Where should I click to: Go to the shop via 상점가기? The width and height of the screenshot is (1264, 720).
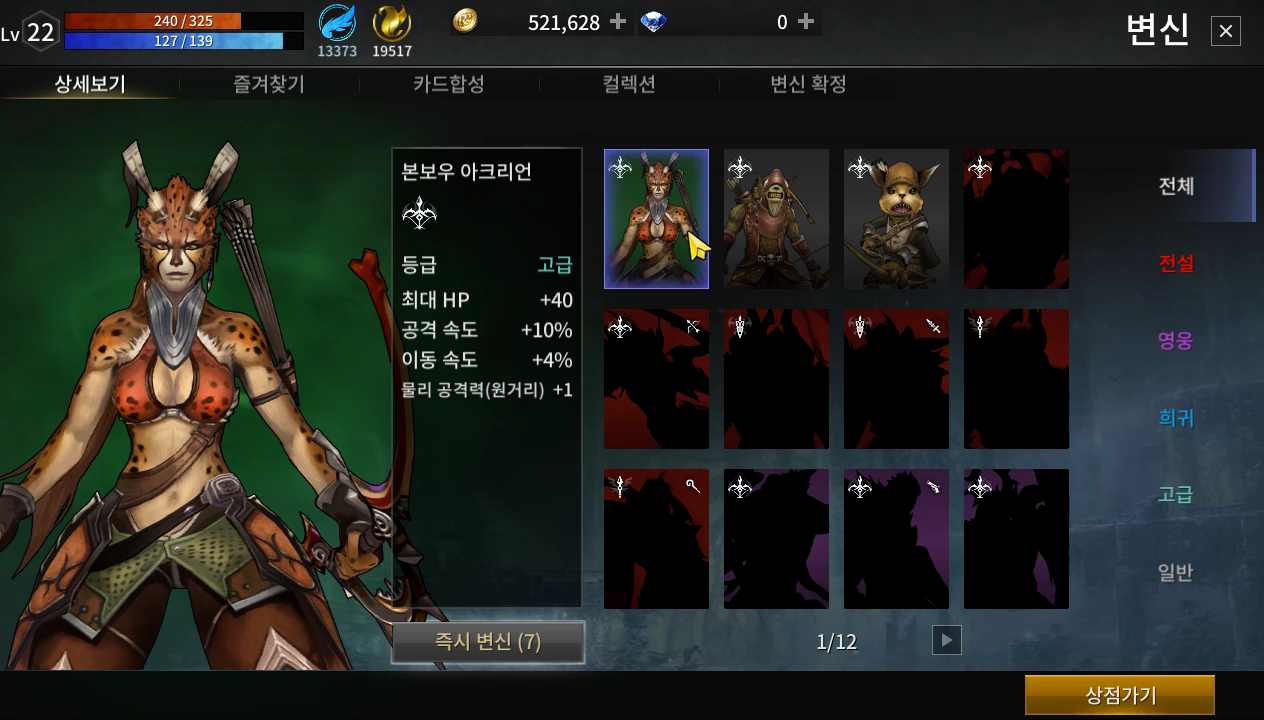click(1120, 695)
